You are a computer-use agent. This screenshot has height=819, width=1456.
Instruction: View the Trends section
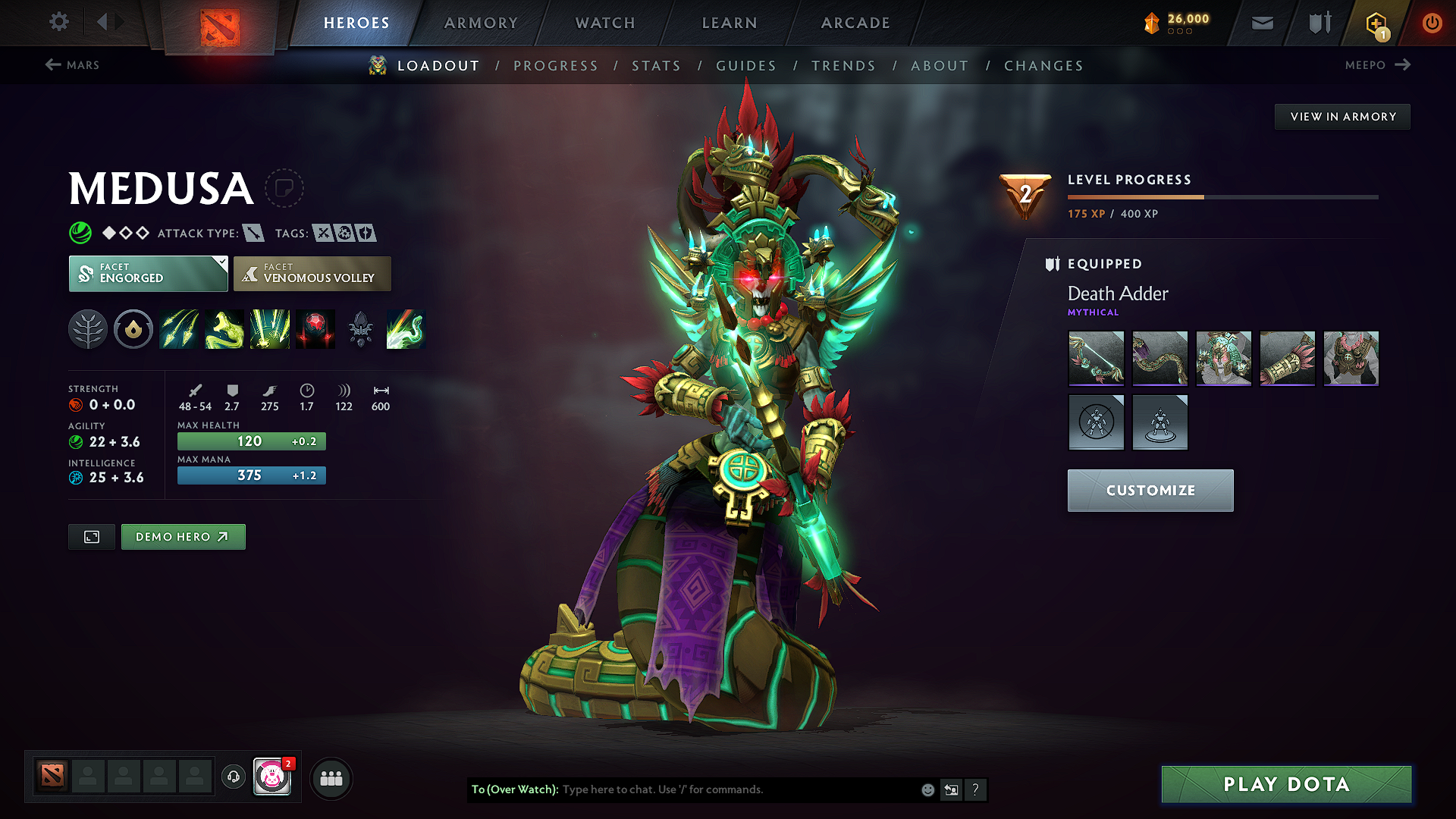pyautogui.click(x=843, y=66)
